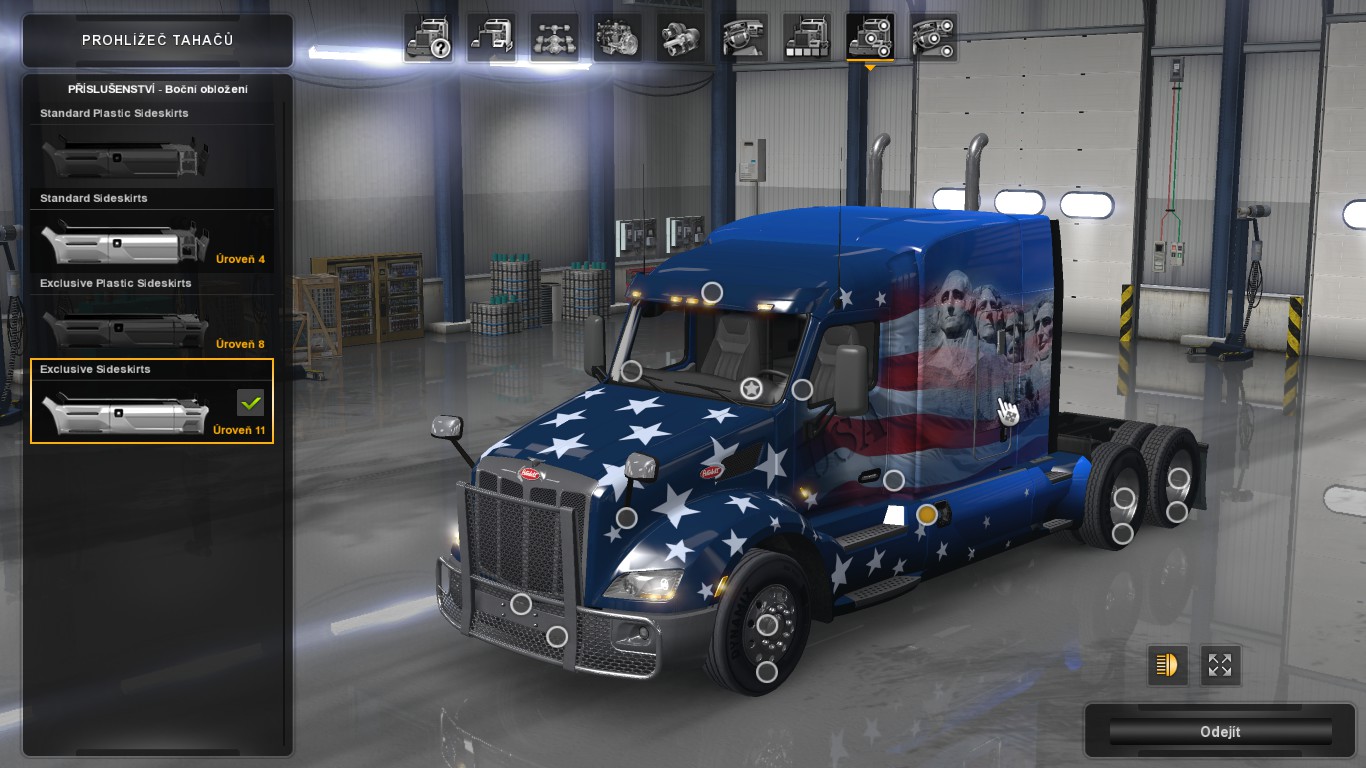Screen dimensions: 1366x768
Task: Click the highlighted orange sideskirt node
Action: (927, 515)
